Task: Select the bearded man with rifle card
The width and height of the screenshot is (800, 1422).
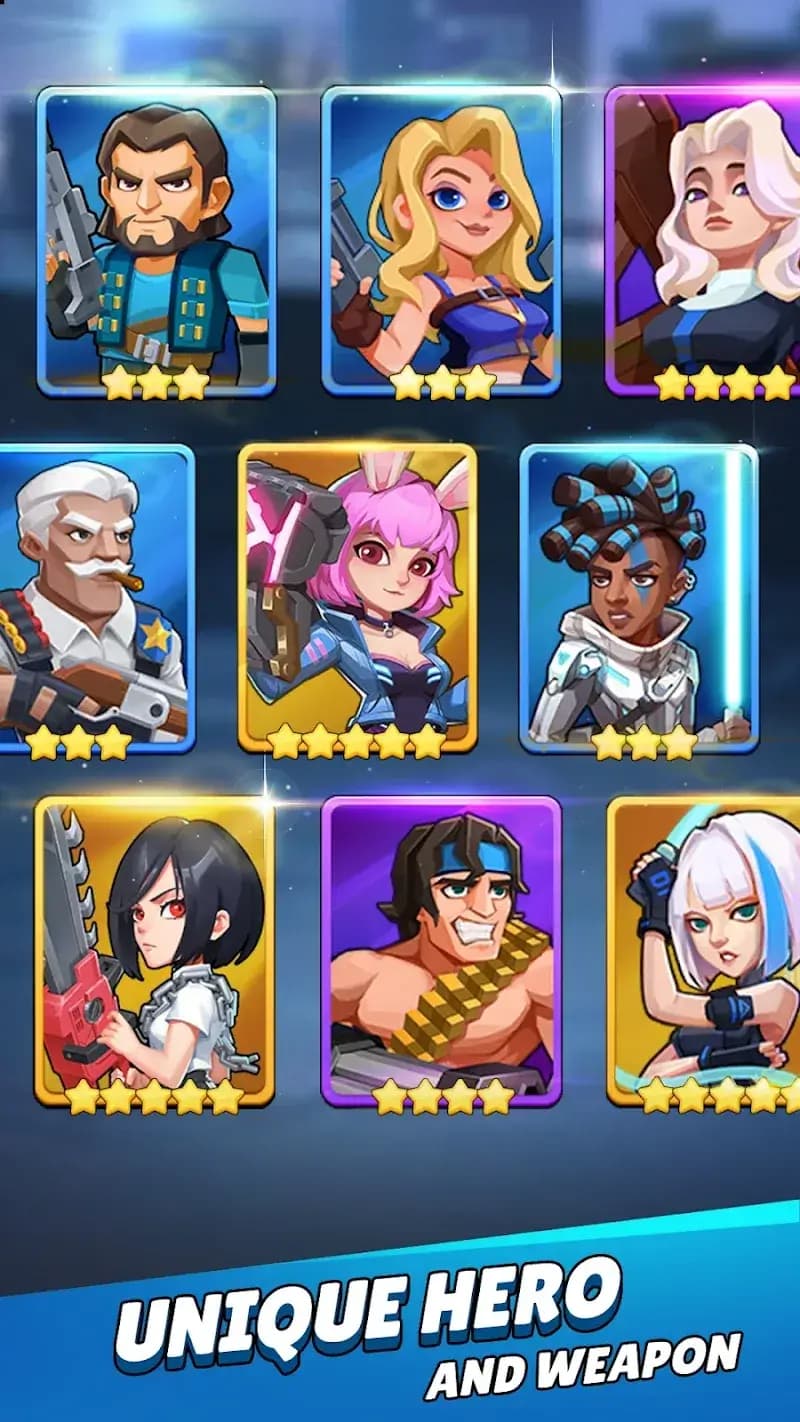Action: click(x=156, y=240)
